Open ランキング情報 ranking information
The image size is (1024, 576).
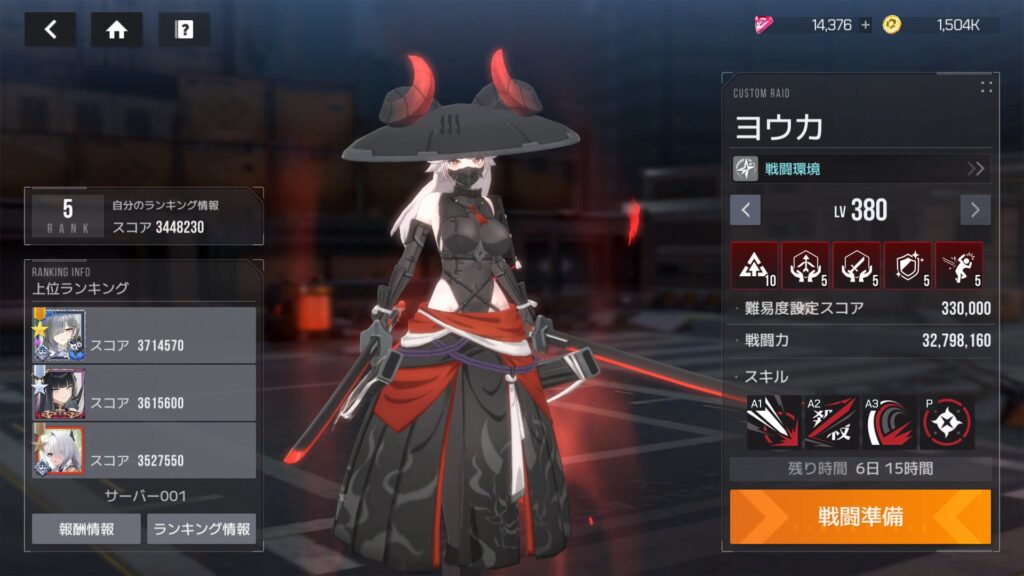[201, 529]
